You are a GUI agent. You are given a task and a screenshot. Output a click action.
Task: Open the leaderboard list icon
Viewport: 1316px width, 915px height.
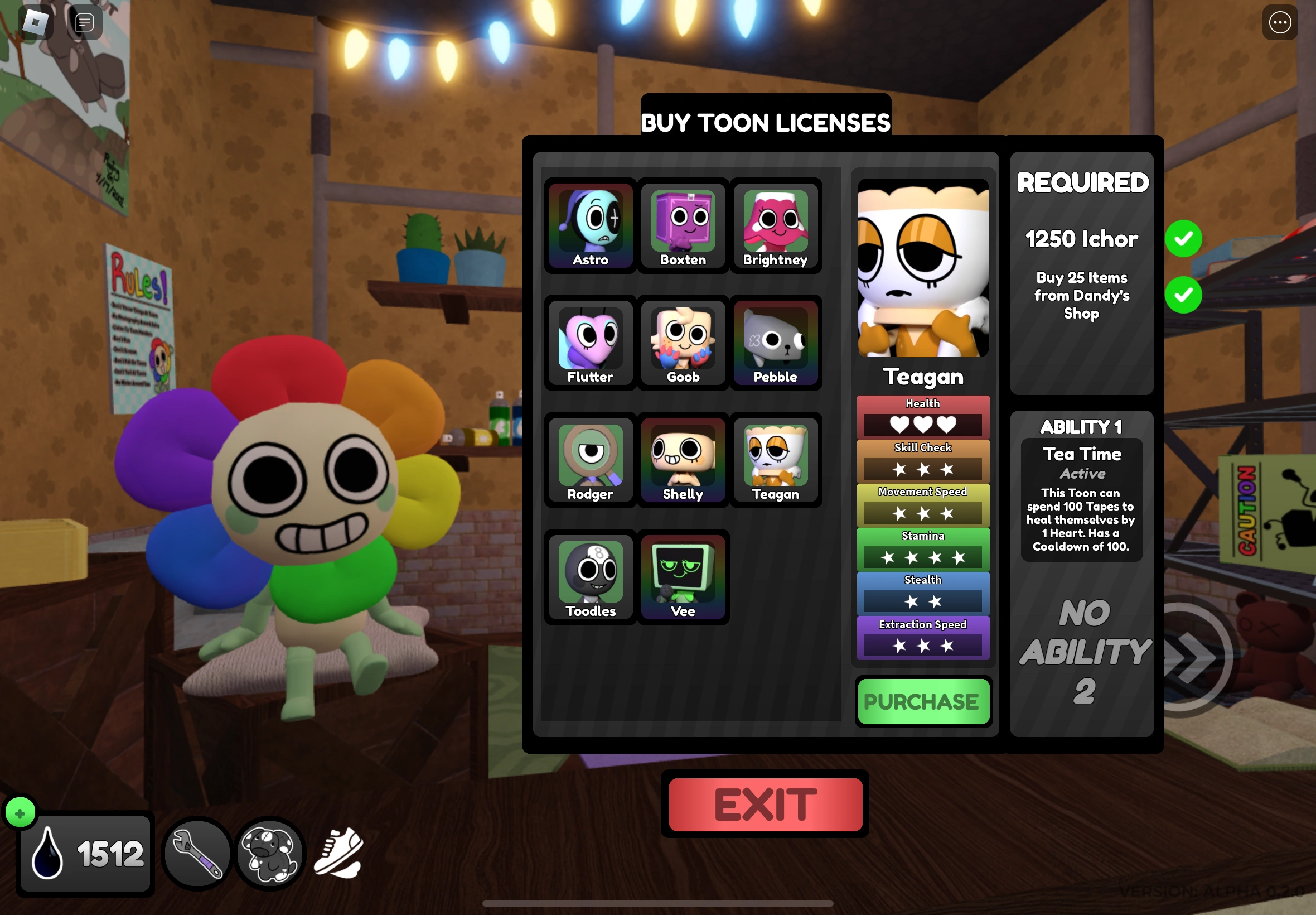[x=84, y=22]
